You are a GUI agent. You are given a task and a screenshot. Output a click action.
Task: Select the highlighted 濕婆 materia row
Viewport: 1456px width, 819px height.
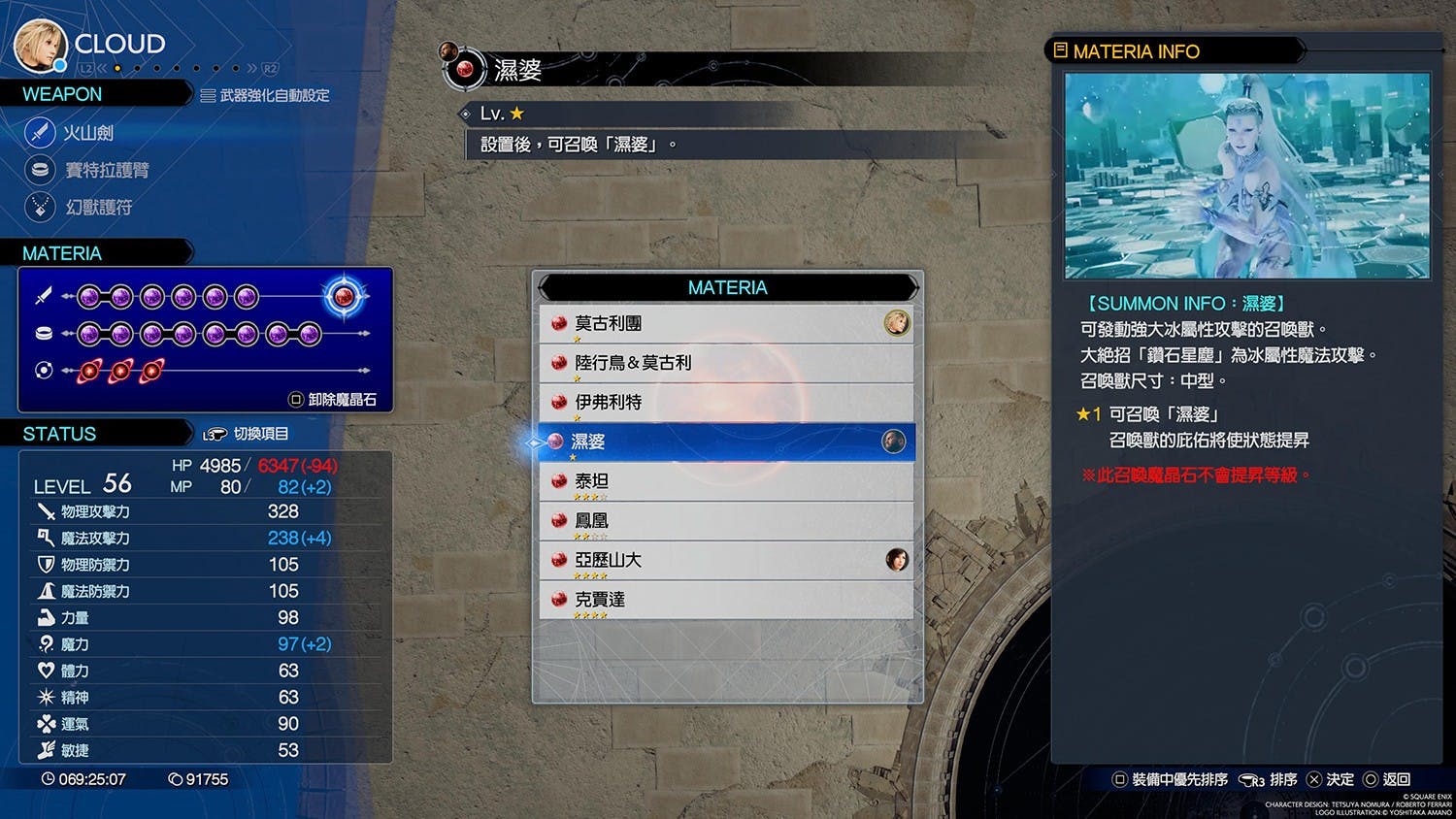coord(726,442)
